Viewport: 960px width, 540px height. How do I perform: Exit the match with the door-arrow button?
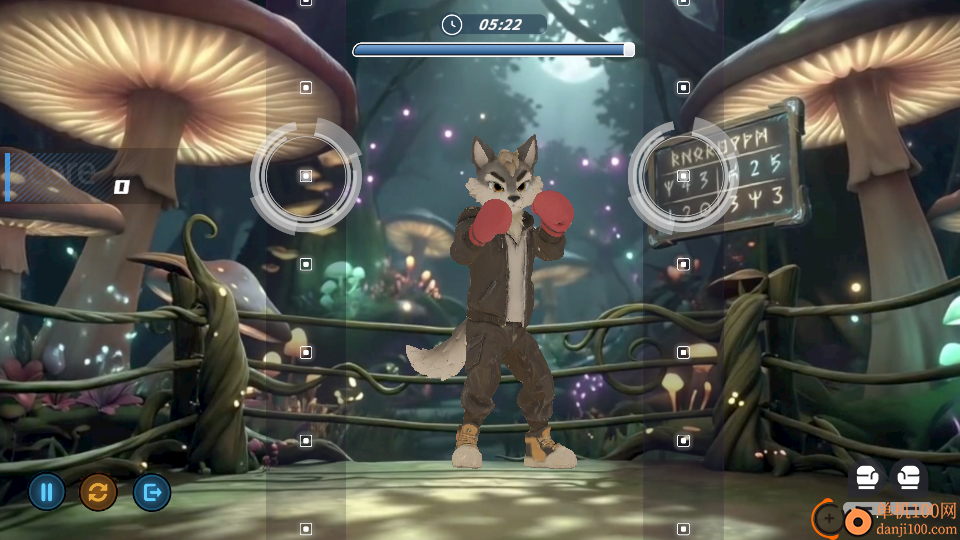pos(152,492)
